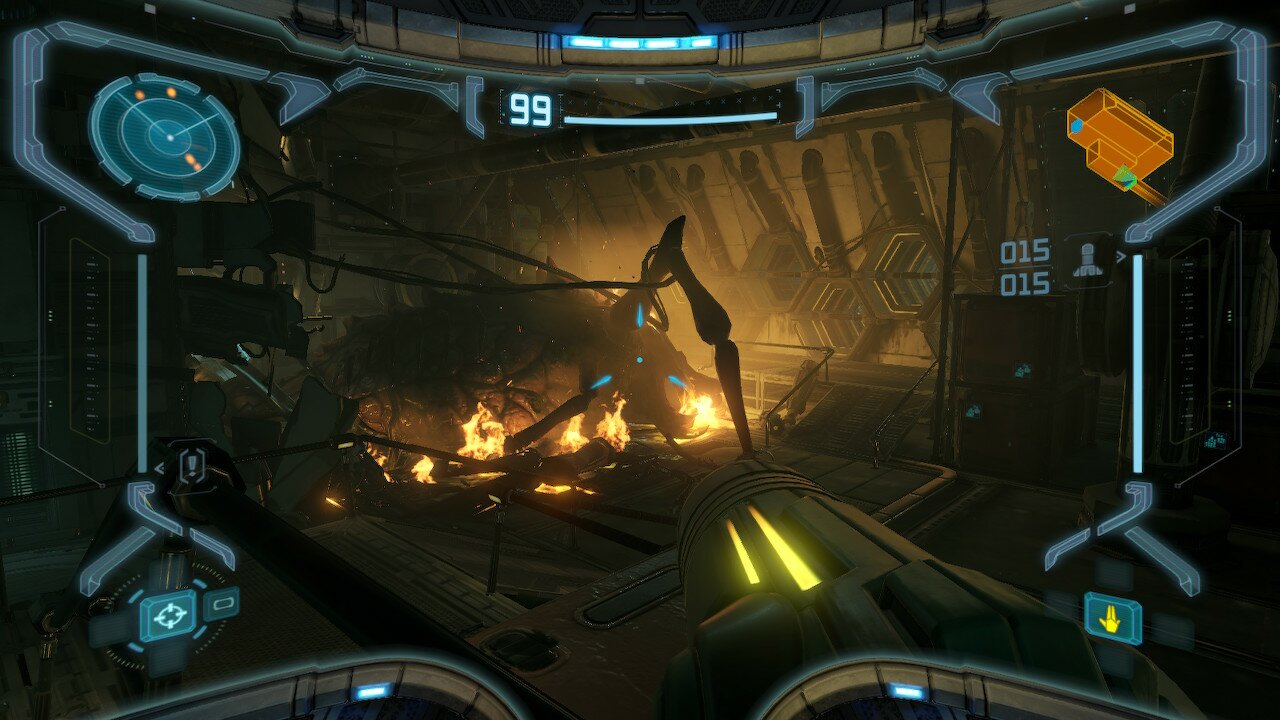Choose the Power Beam hand icon

coord(1112,618)
